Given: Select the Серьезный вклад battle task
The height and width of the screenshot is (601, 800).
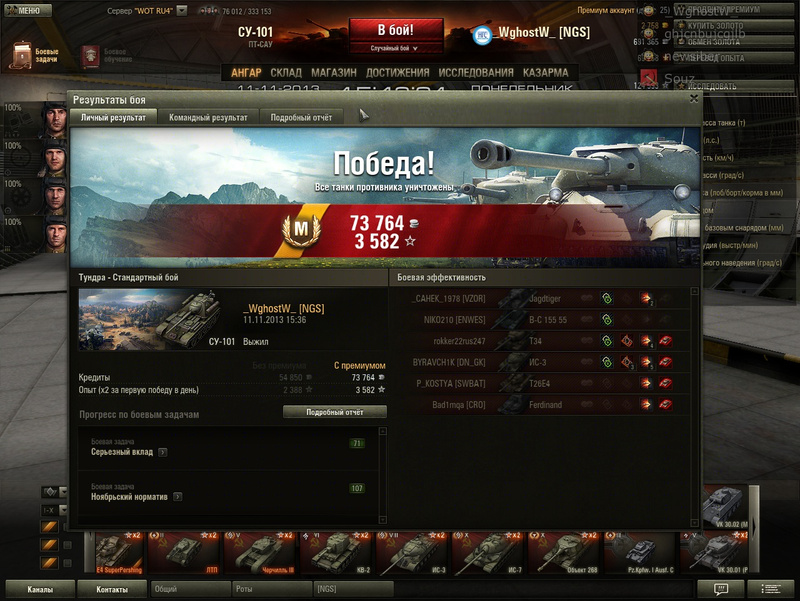Looking at the screenshot, I should (x=228, y=449).
